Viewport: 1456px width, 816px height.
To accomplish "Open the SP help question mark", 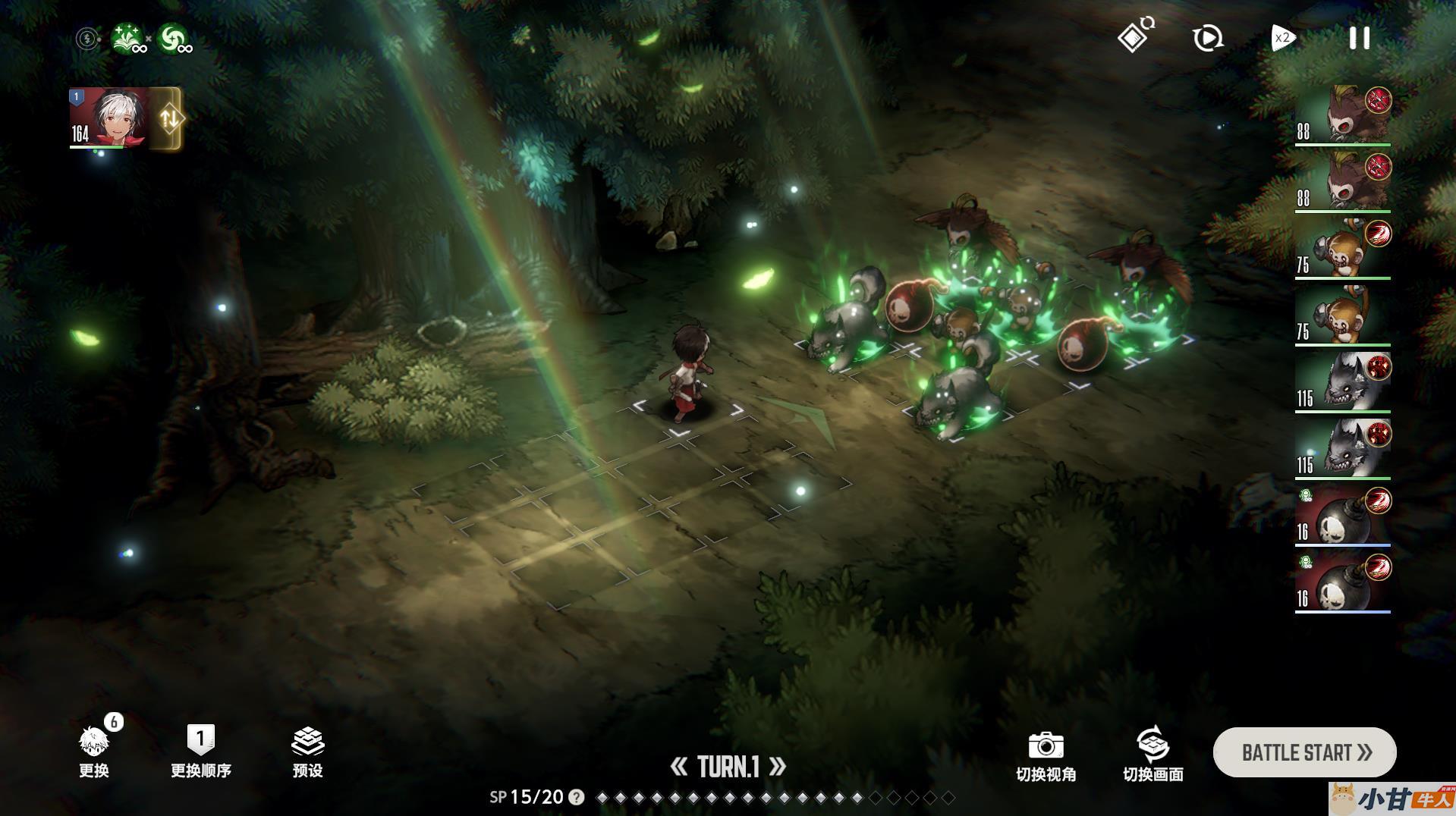I will point(577,797).
